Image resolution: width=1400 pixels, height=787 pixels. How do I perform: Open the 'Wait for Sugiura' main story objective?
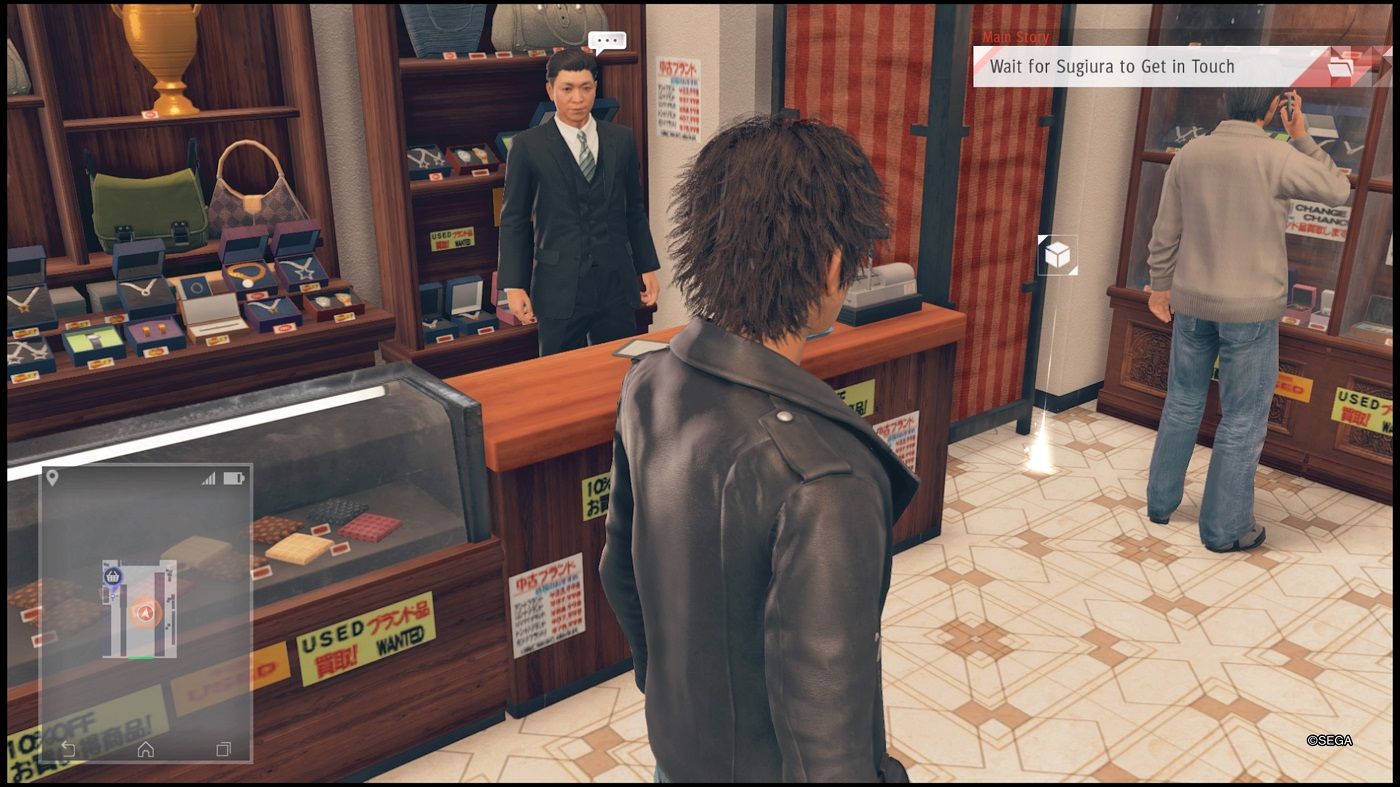click(1112, 67)
